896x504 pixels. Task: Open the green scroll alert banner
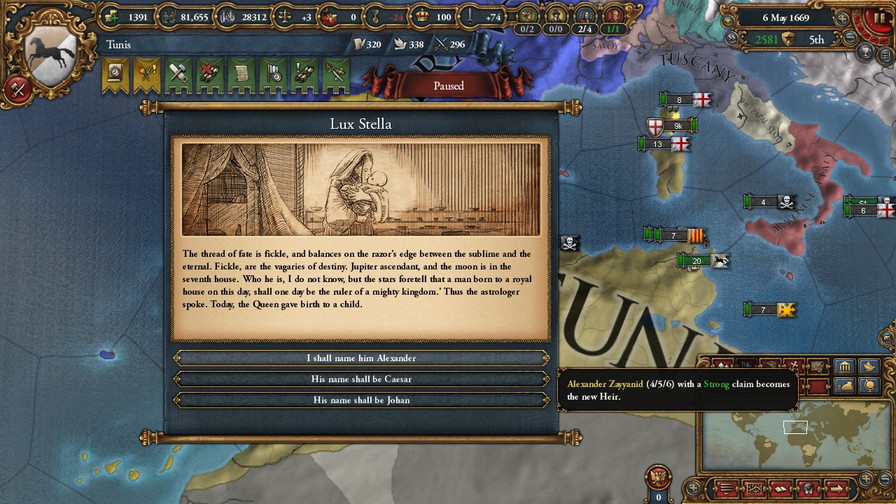click(x=241, y=72)
